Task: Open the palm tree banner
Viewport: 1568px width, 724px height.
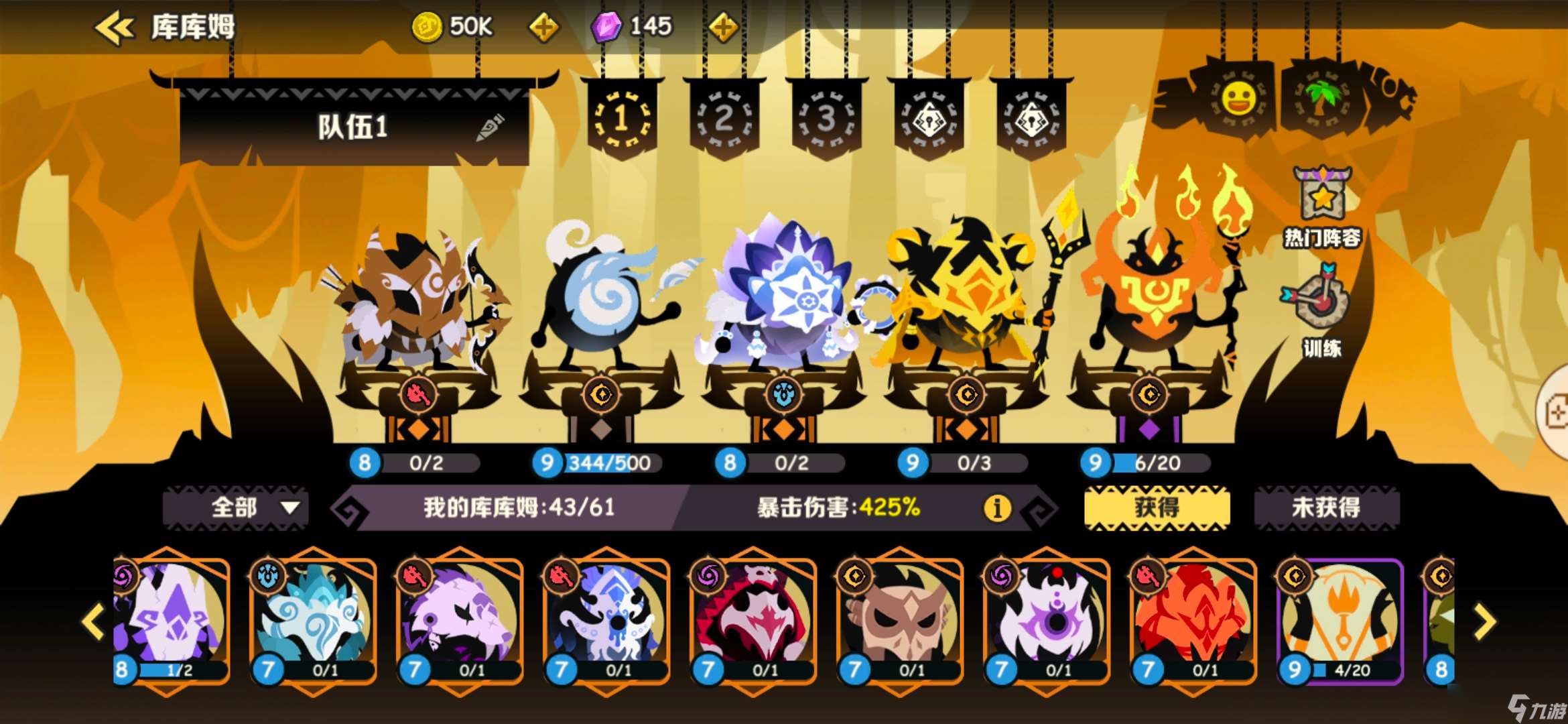Action: point(1321,99)
